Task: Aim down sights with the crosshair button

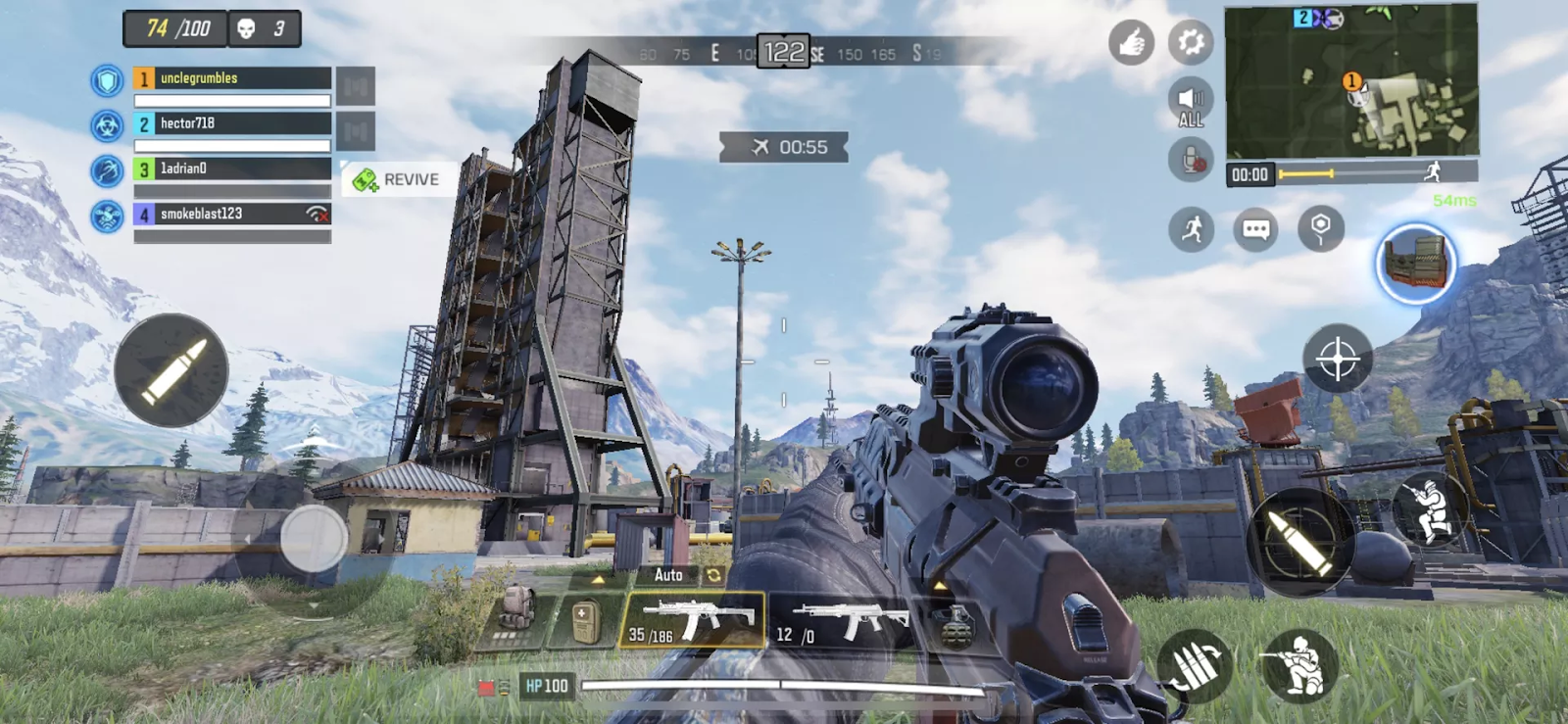Action: pyautogui.click(x=1338, y=359)
